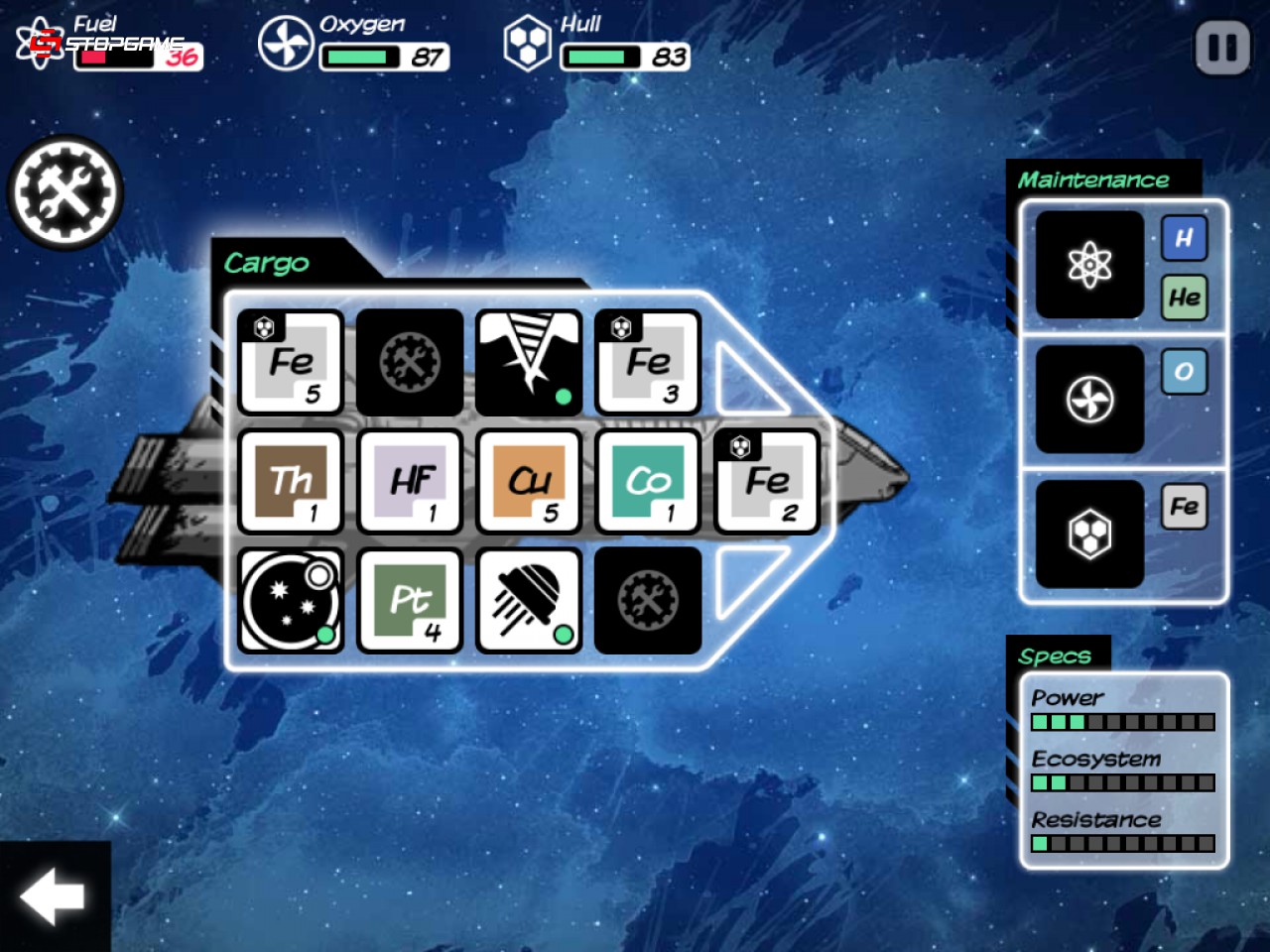
Task: Select the Fe stack of 5 in cargo
Action: coord(291,364)
